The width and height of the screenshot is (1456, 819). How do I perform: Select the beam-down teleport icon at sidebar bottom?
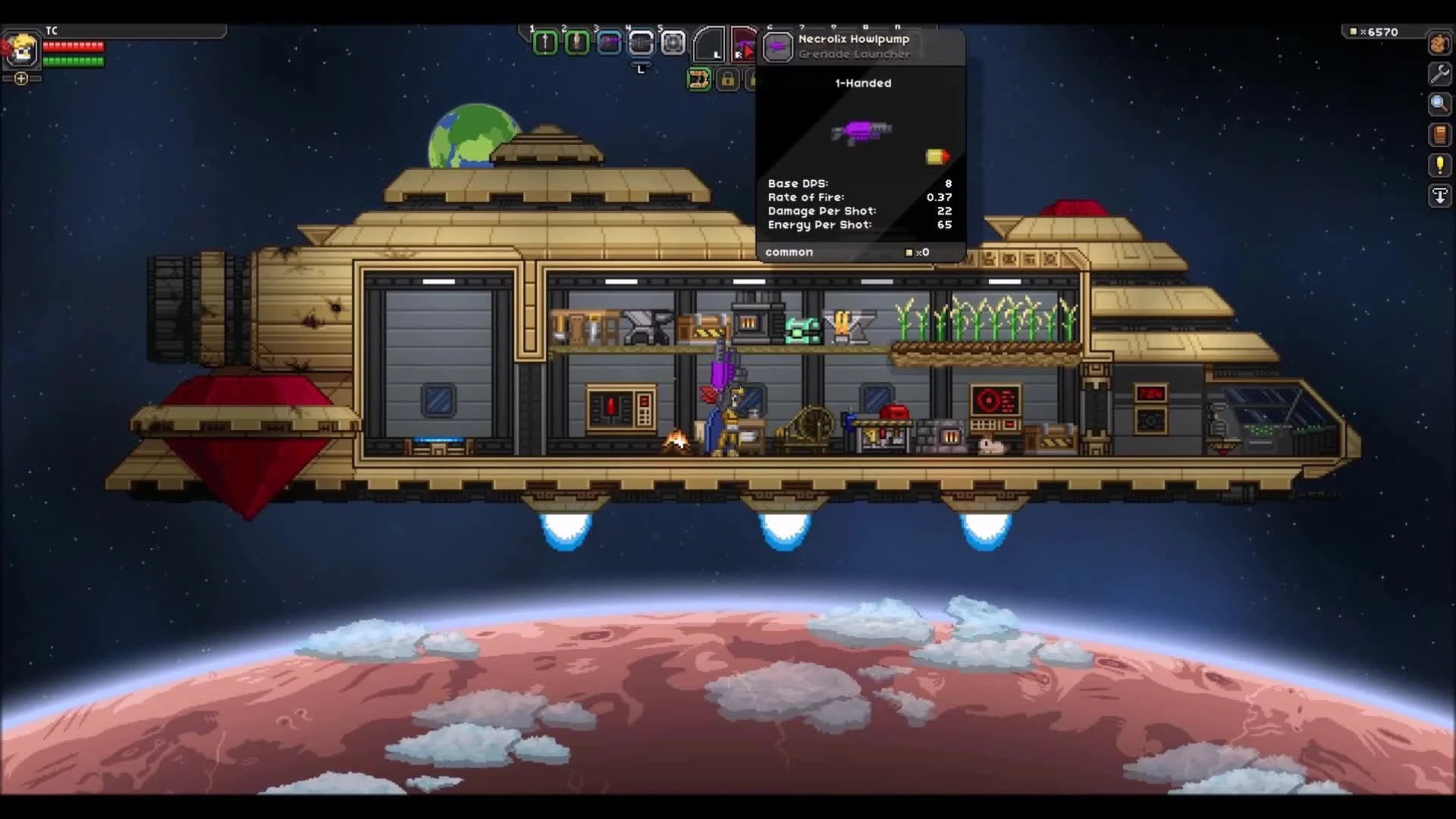1439,196
